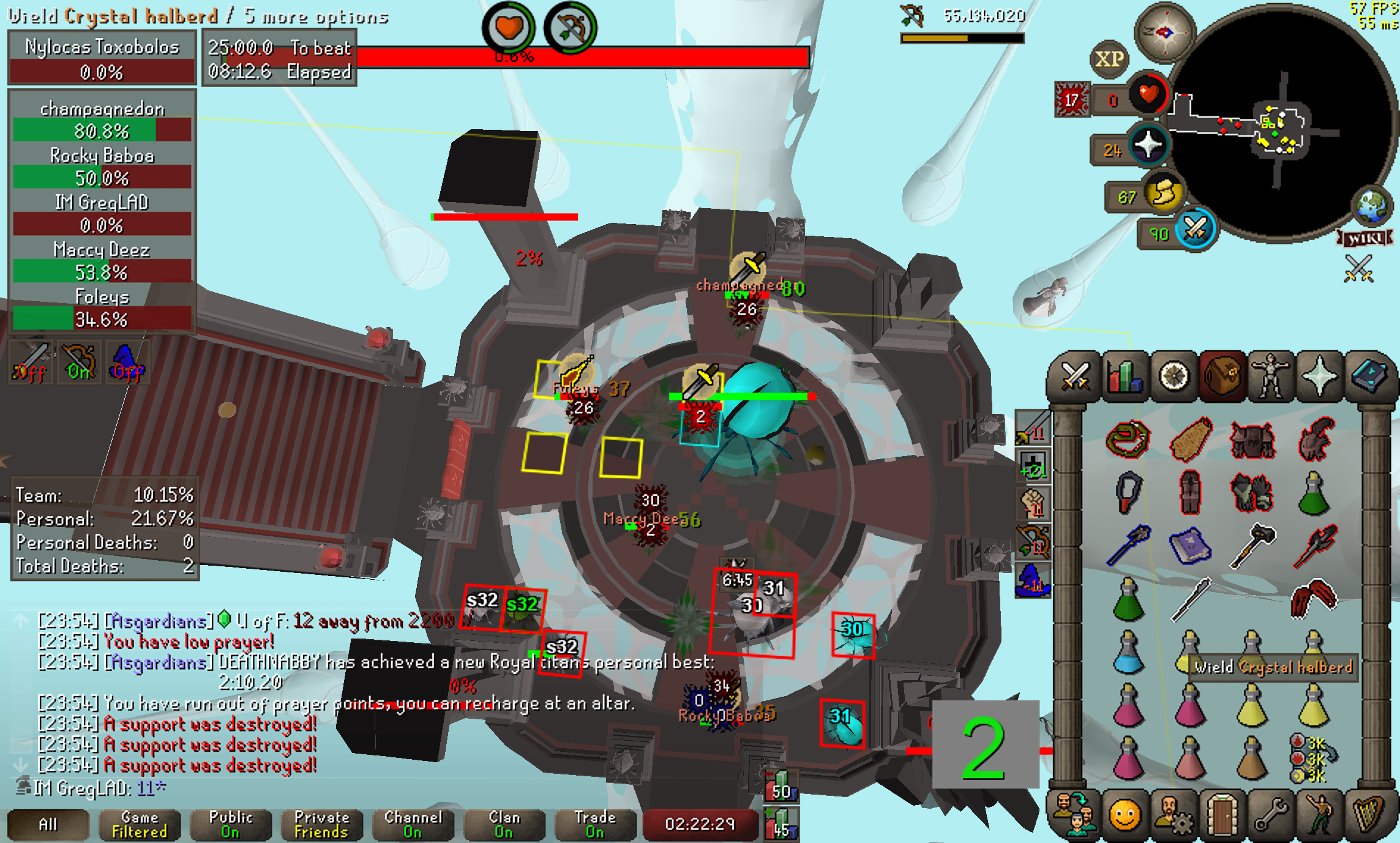Toggle the quick-prayer orb

[x=1147, y=146]
